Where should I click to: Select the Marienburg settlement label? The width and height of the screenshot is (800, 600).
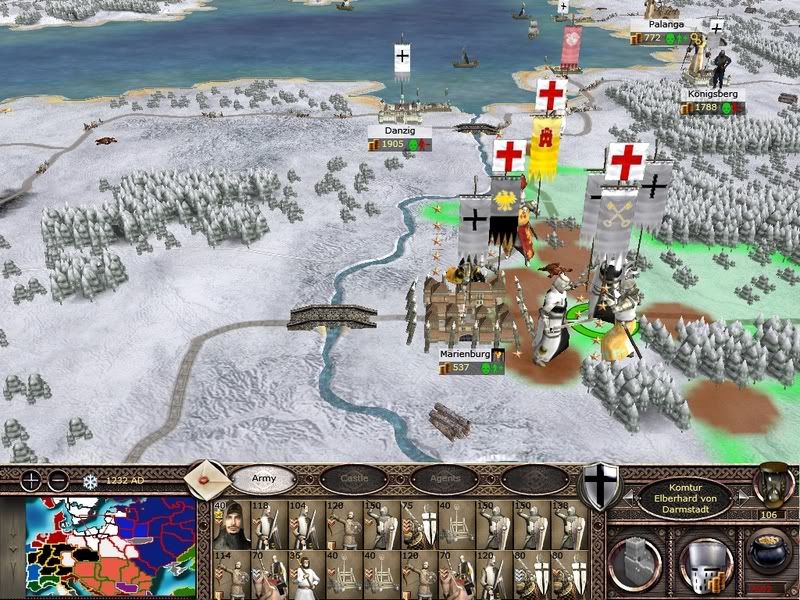pos(463,354)
